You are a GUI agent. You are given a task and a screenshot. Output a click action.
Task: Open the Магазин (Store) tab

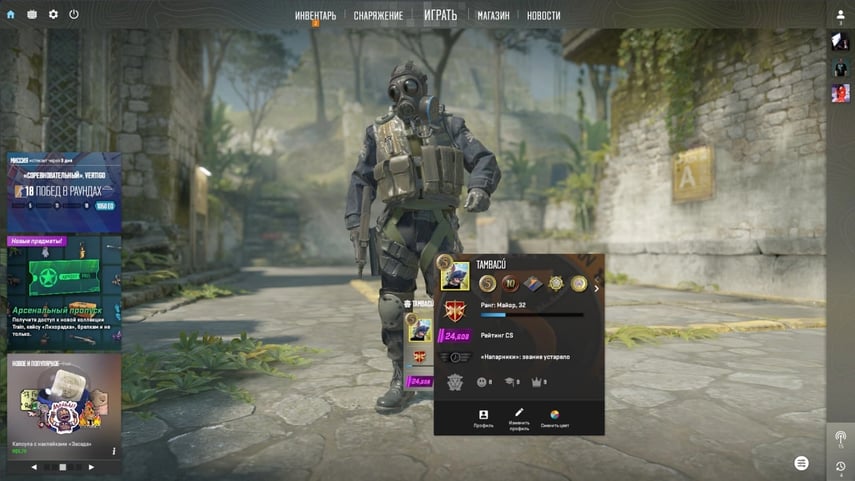point(493,16)
